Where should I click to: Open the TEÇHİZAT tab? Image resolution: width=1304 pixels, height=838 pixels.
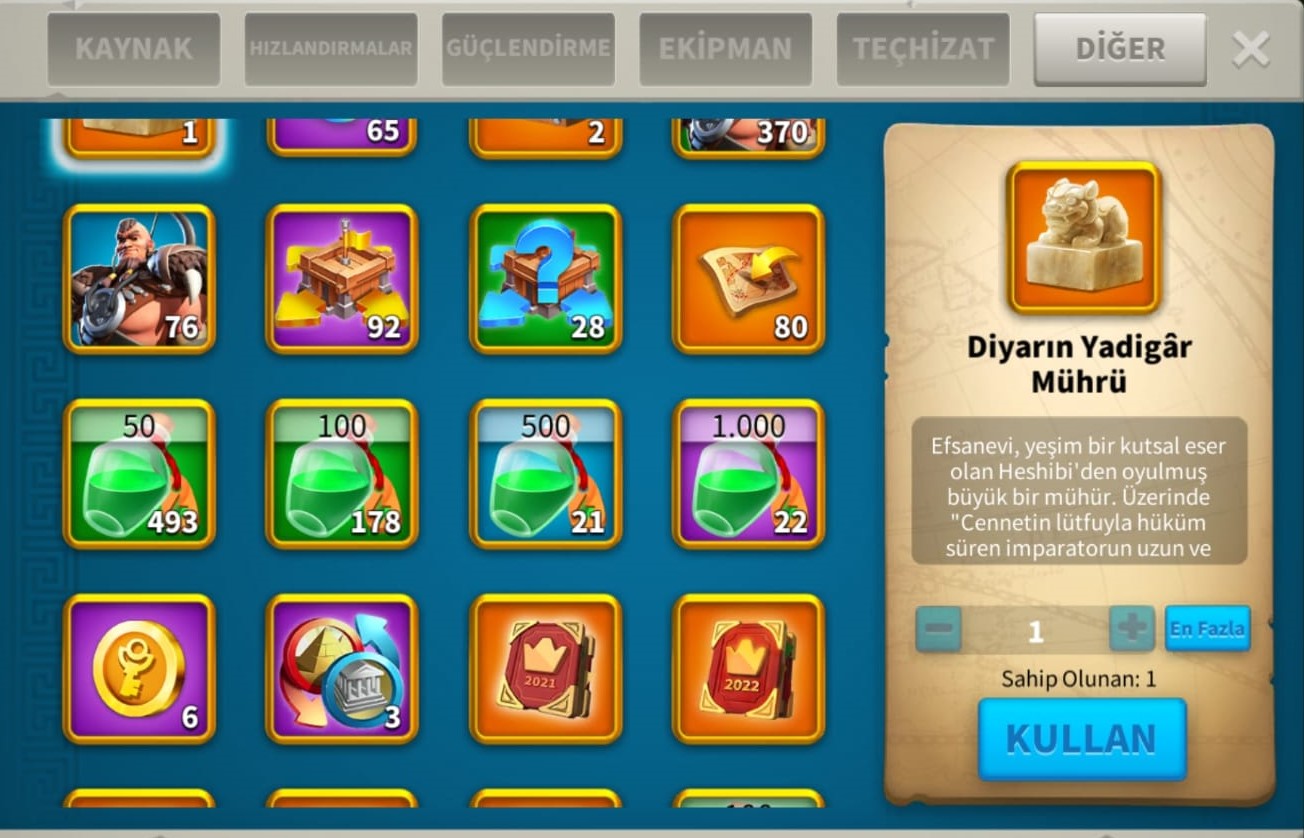pyautogui.click(x=923, y=49)
